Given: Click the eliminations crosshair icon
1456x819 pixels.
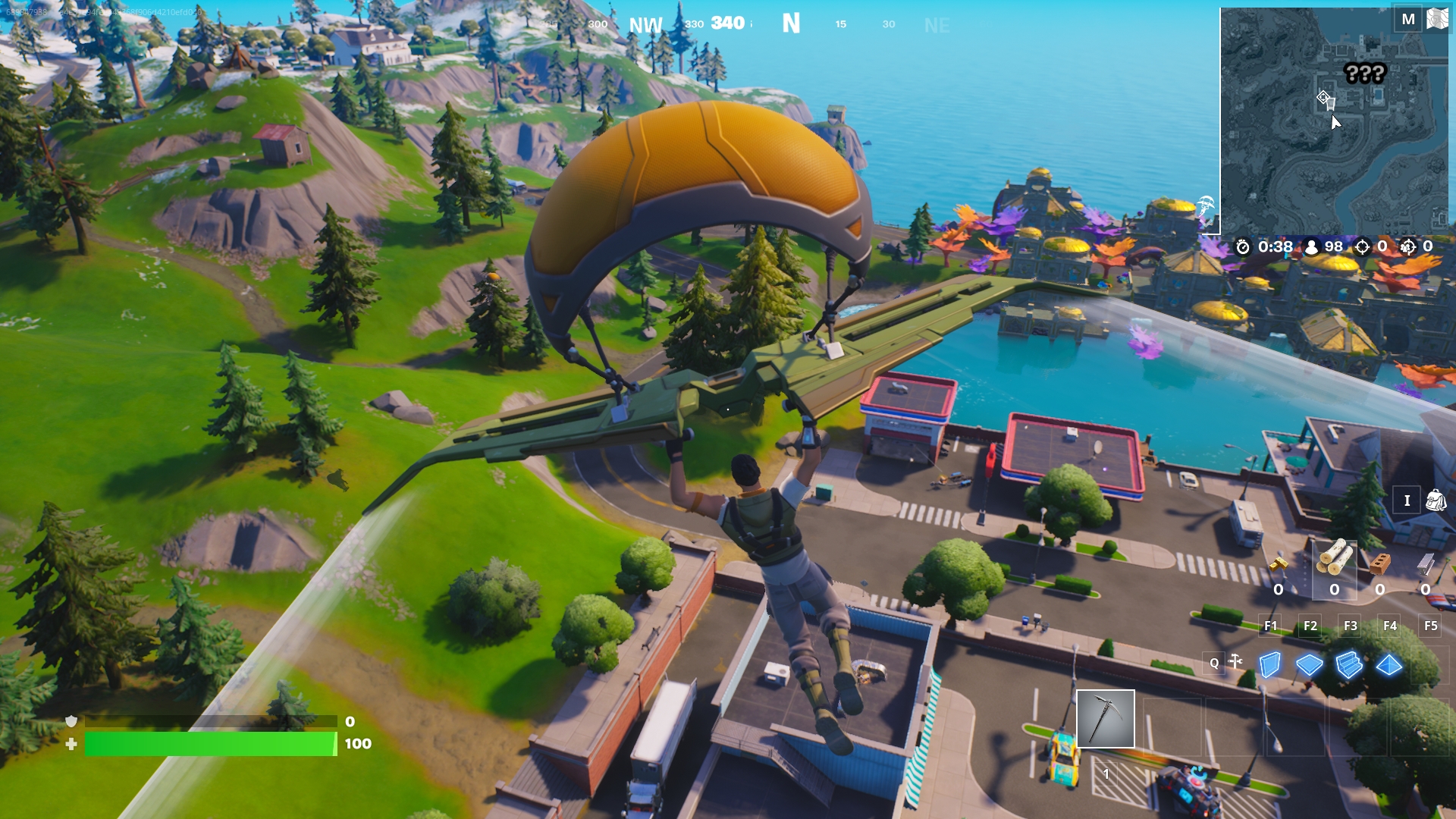Looking at the screenshot, I should [x=1363, y=247].
